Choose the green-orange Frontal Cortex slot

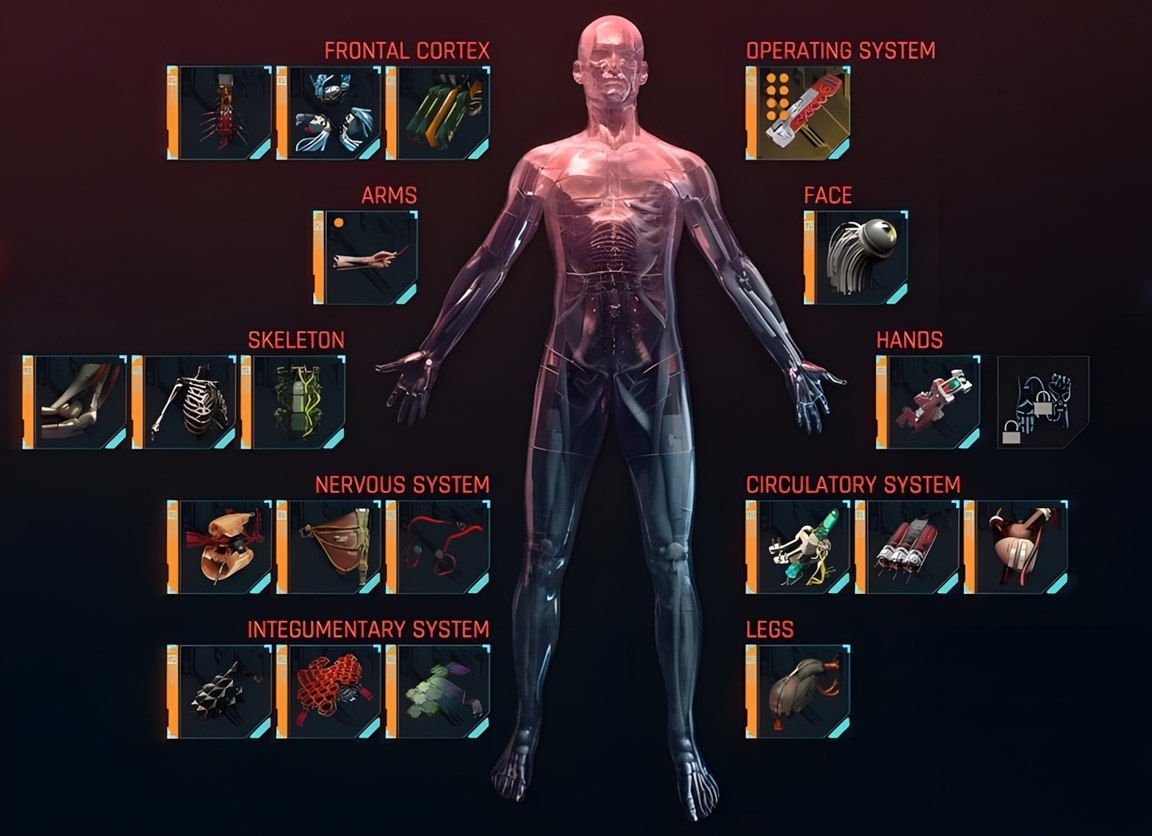[x=438, y=113]
